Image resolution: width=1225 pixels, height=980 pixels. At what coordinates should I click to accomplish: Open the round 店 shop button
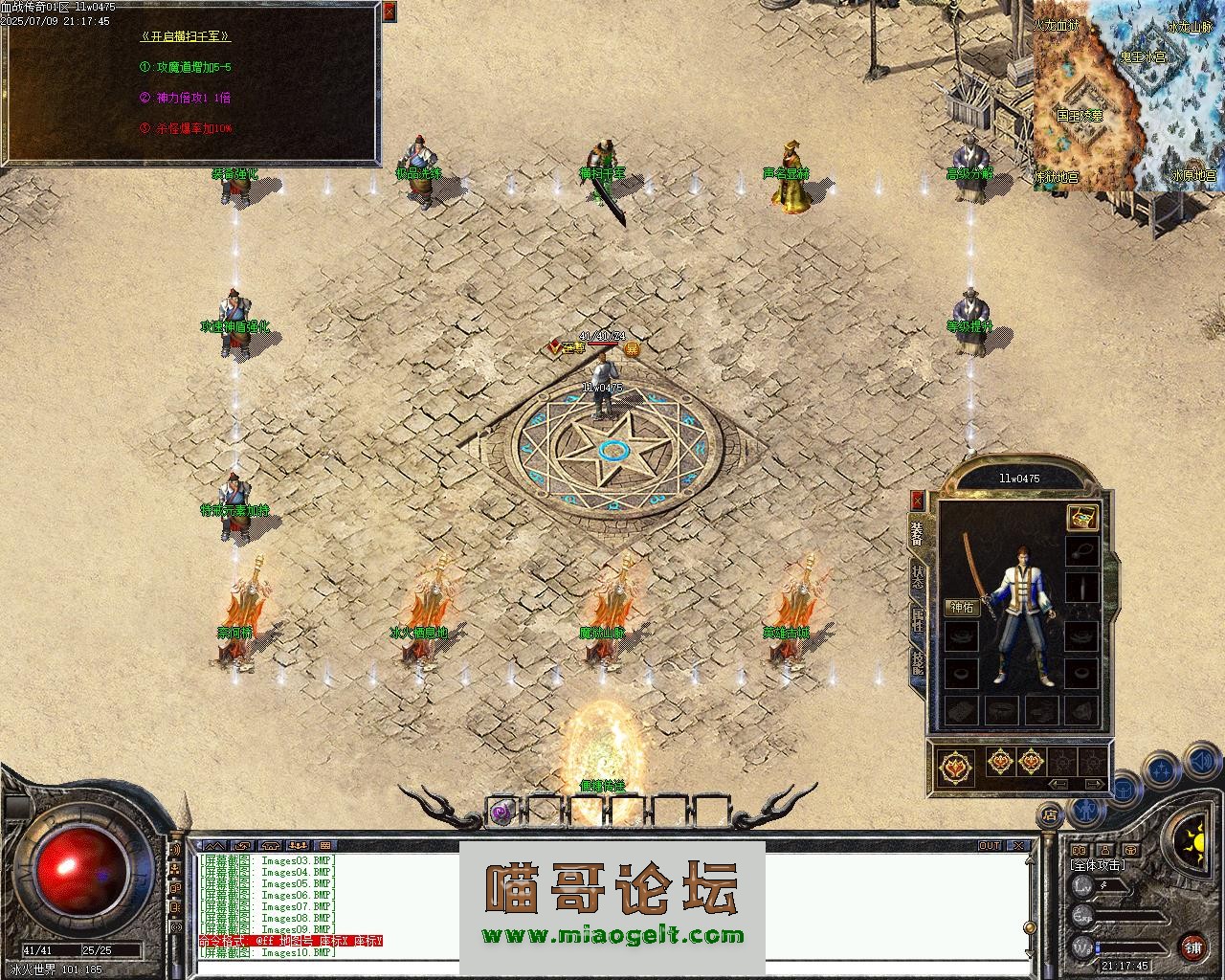1051,815
